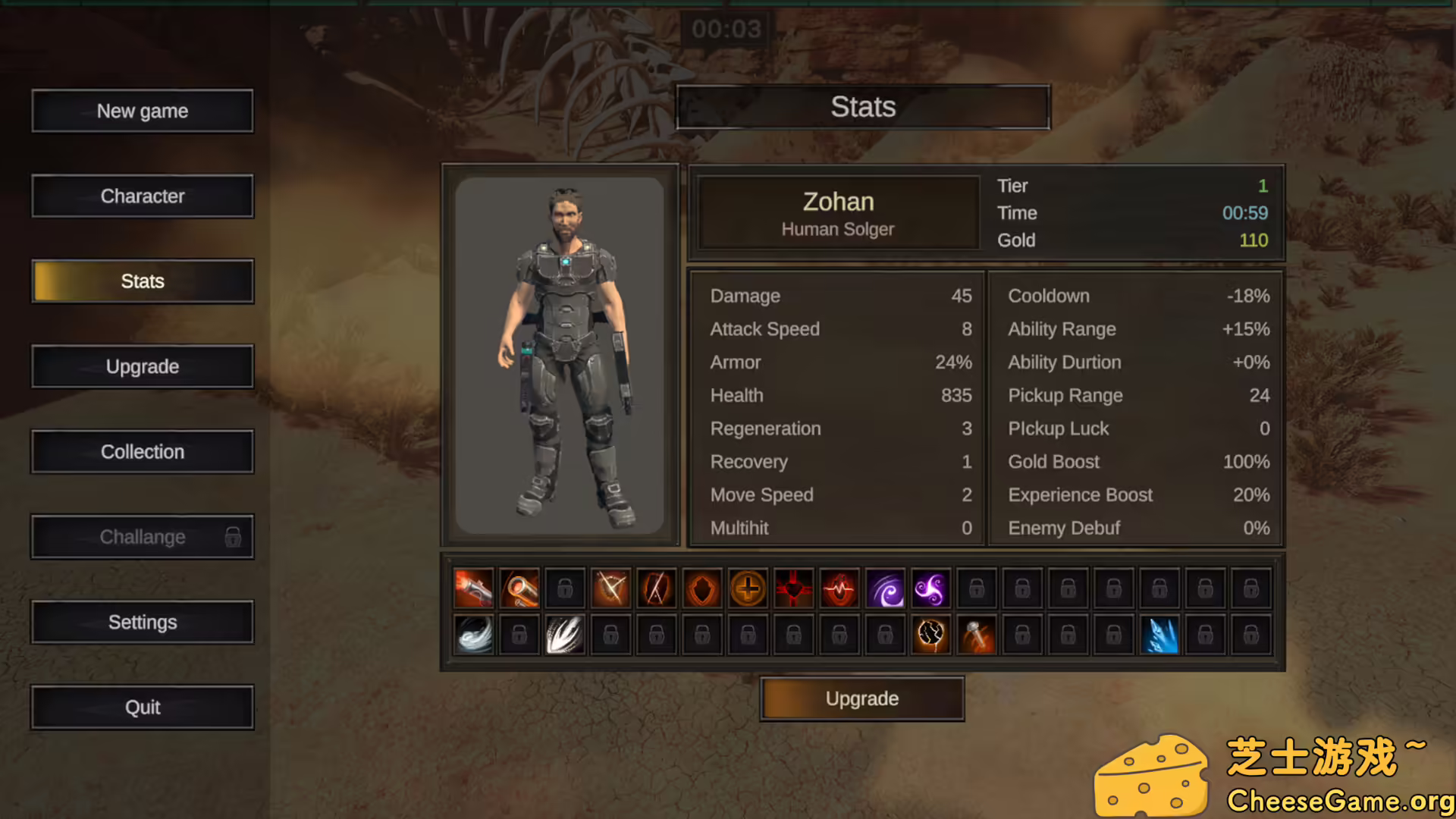Select the flaming pistol ability icon
This screenshot has width=1456, height=819.
tap(473, 588)
